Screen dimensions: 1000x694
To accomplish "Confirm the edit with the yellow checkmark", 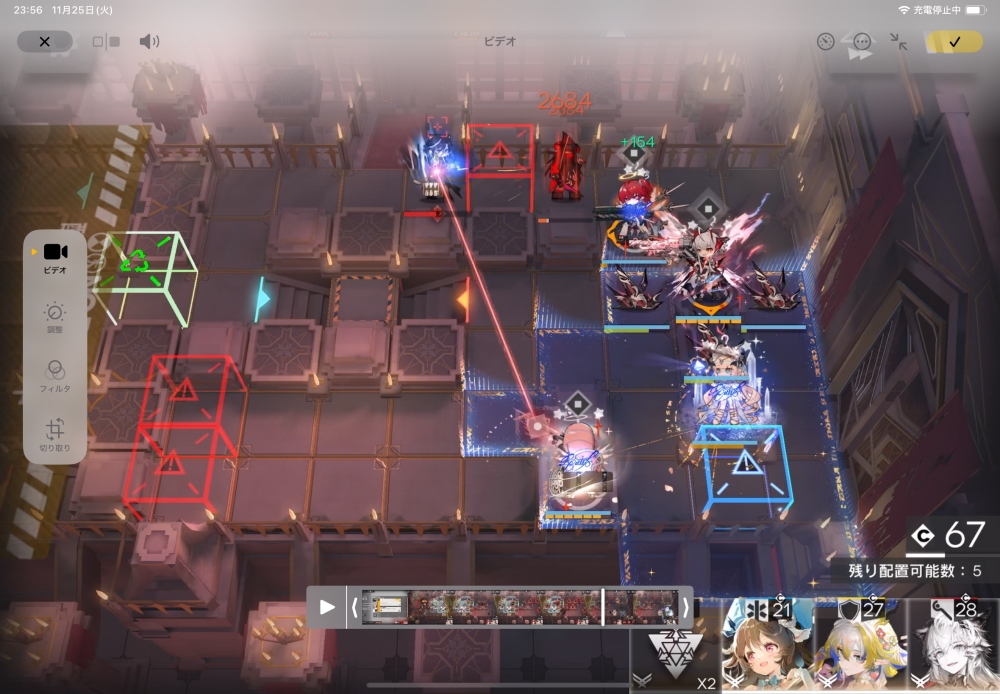I will pyautogui.click(x=953, y=42).
